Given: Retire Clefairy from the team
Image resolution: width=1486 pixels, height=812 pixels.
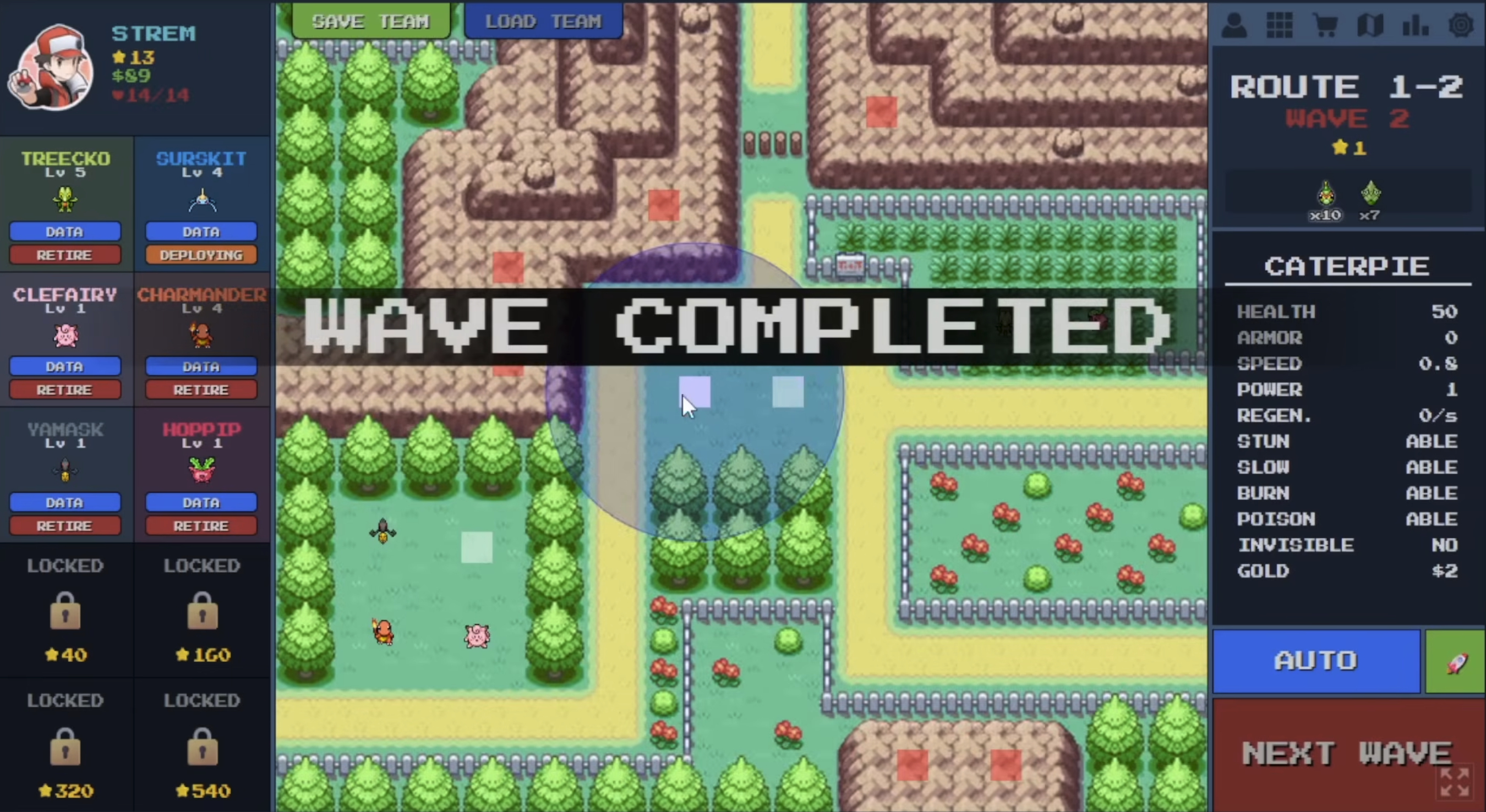Looking at the screenshot, I should tap(65, 389).
